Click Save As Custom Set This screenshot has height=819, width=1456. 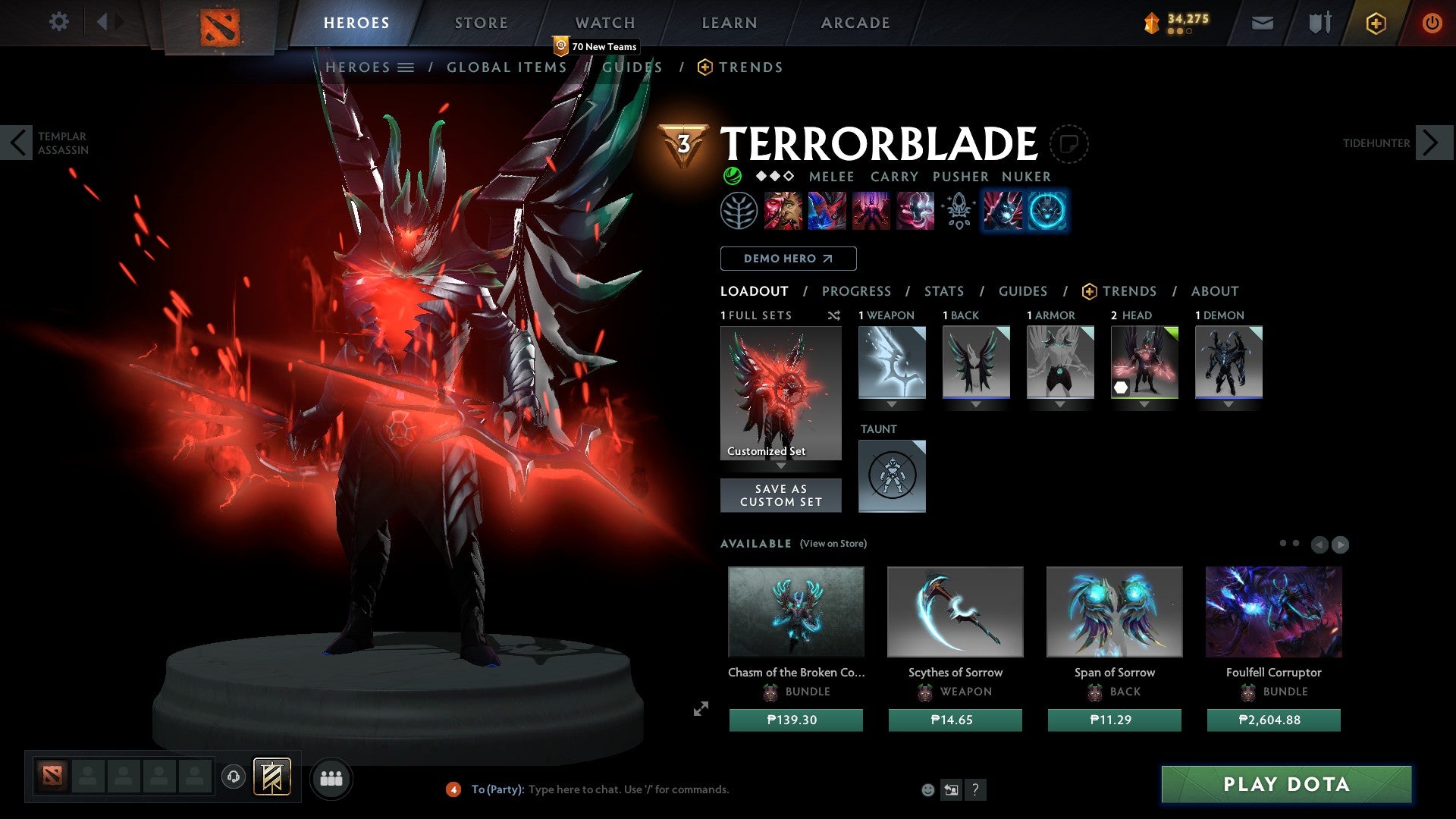(x=780, y=495)
